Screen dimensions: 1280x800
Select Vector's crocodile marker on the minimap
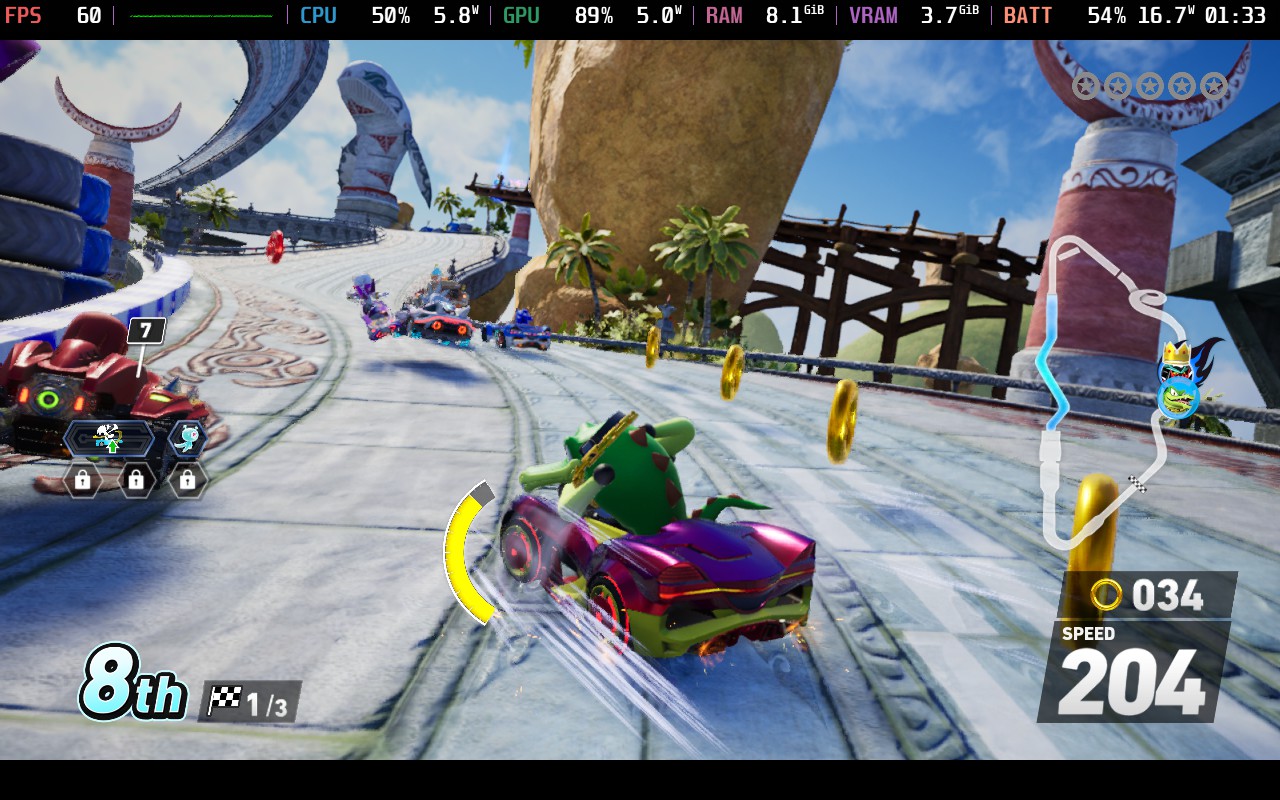pyautogui.click(x=1180, y=399)
